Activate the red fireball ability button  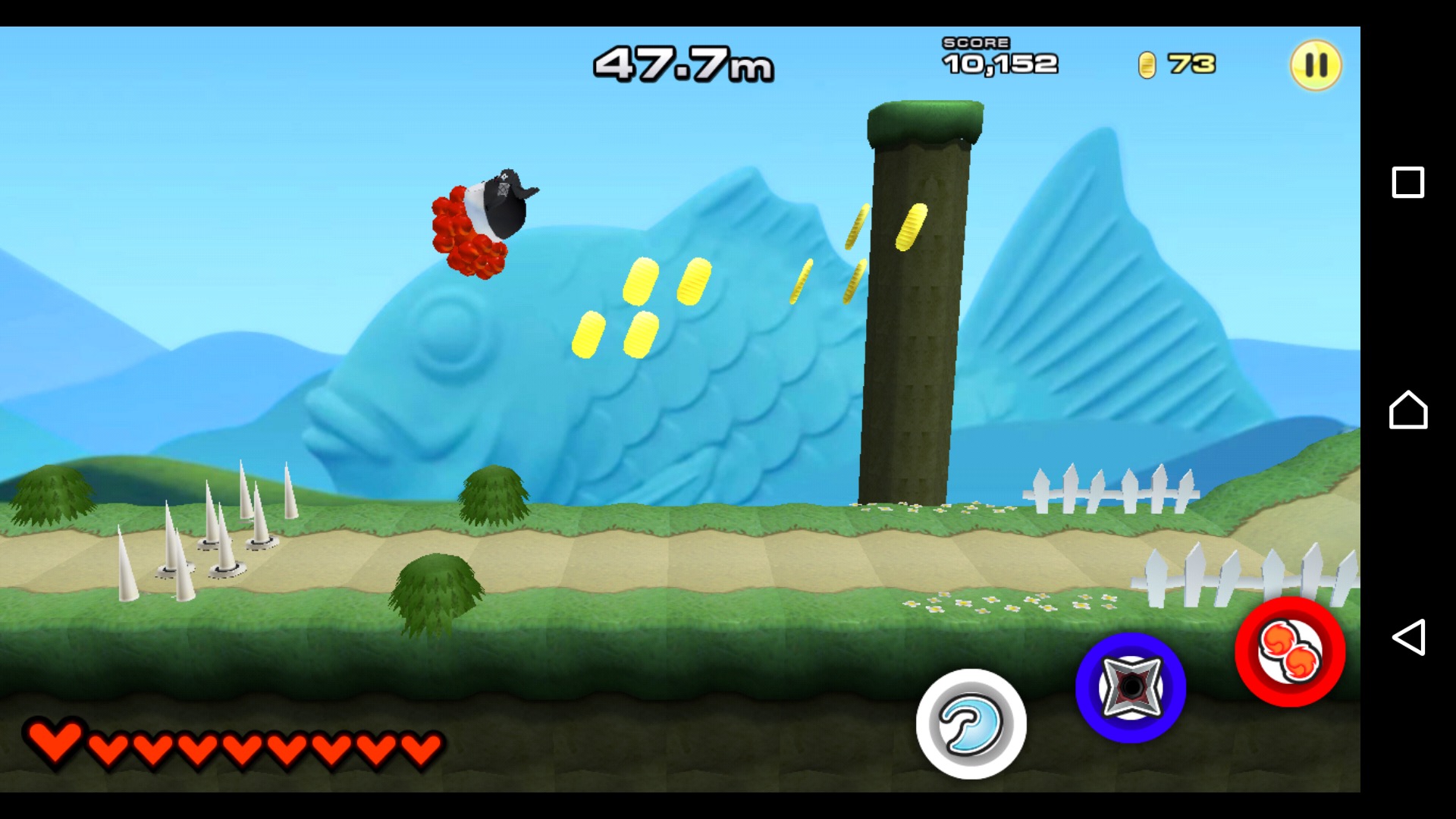[x=1290, y=652]
